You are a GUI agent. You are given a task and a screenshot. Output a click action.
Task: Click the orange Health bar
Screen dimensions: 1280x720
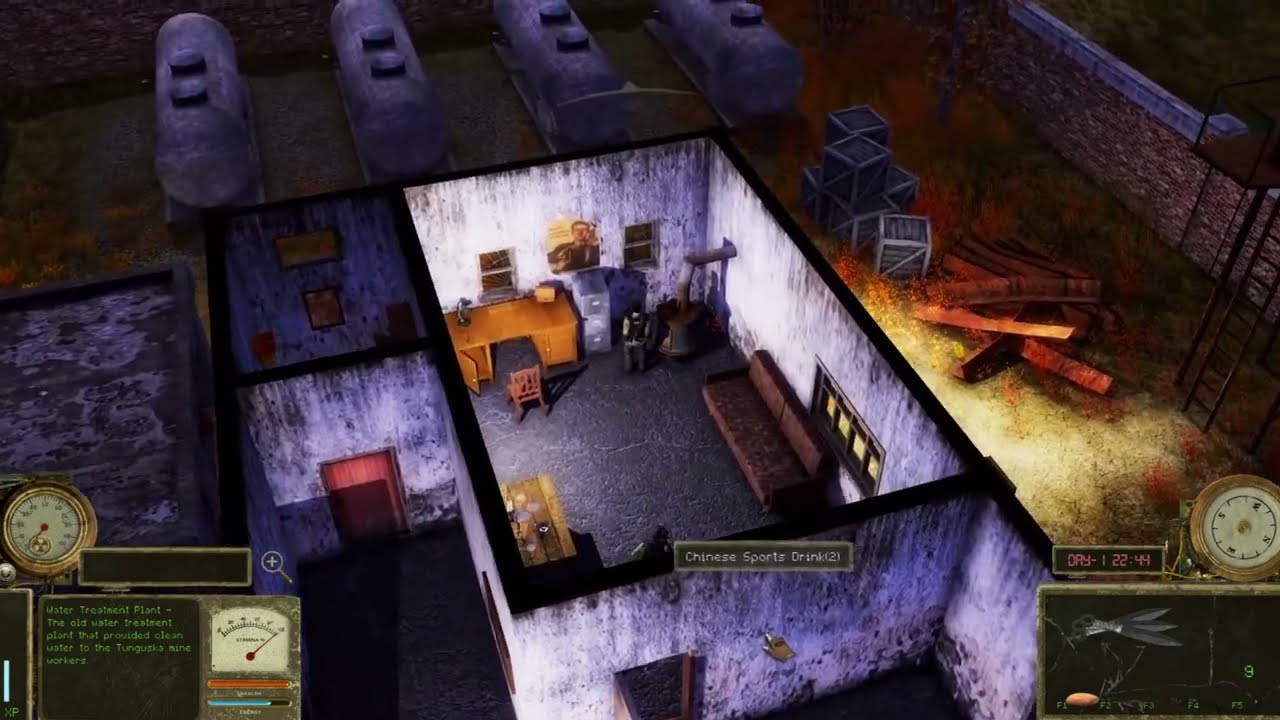[x=248, y=685]
